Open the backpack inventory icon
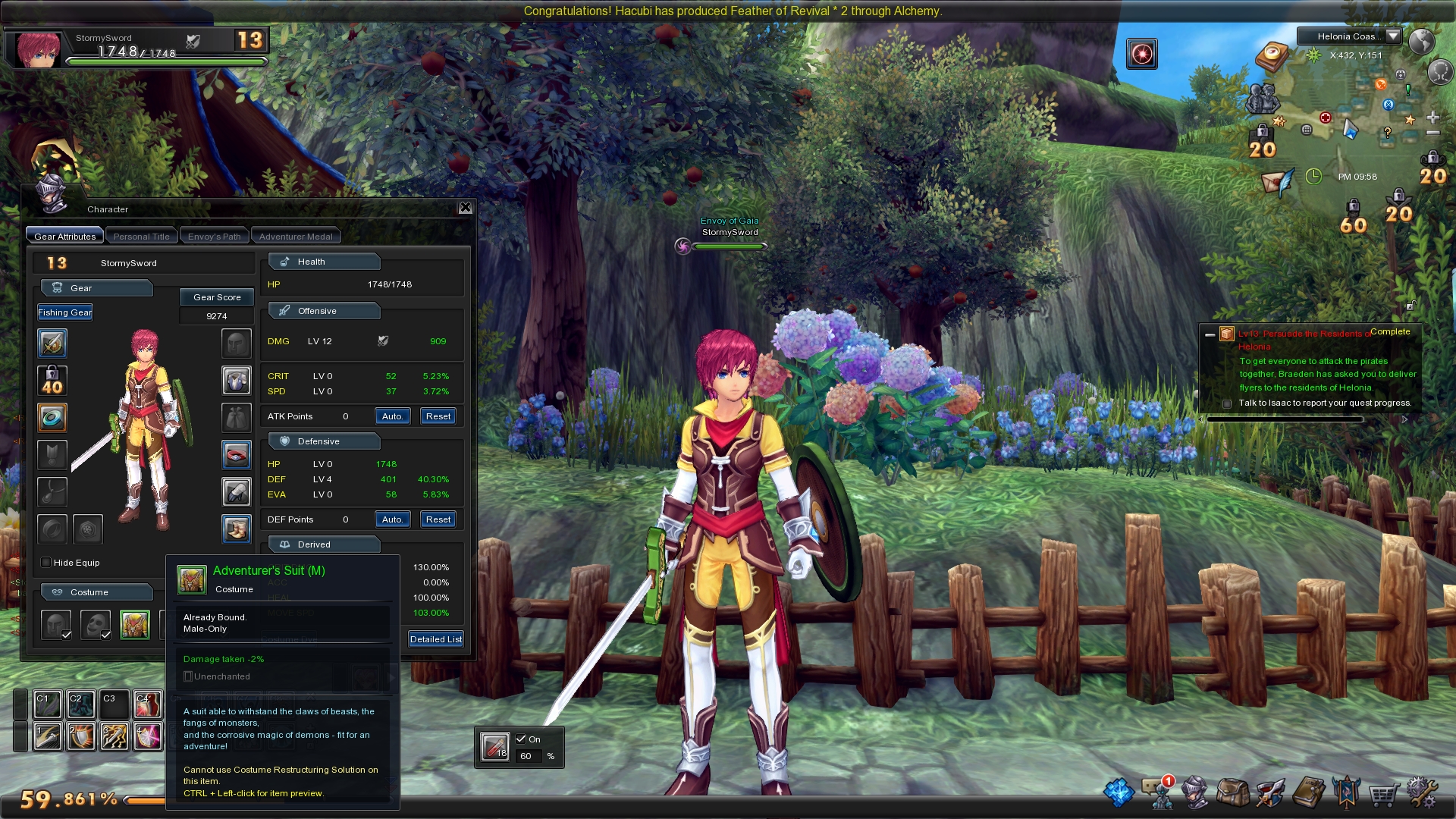Viewport: 1456px width, 819px height. click(x=1232, y=793)
